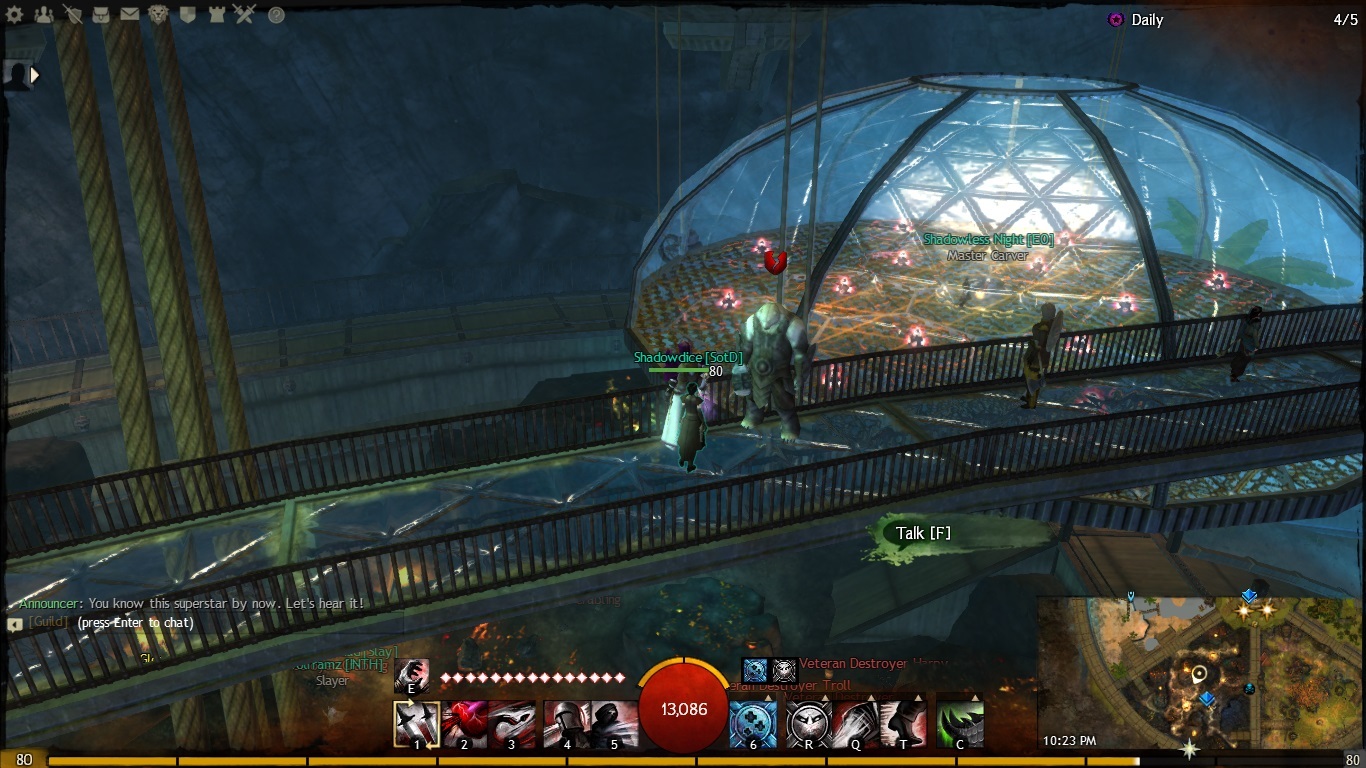Activate the hooded figure skill in slot 5
This screenshot has height=768, width=1366.
pos(614,721)
